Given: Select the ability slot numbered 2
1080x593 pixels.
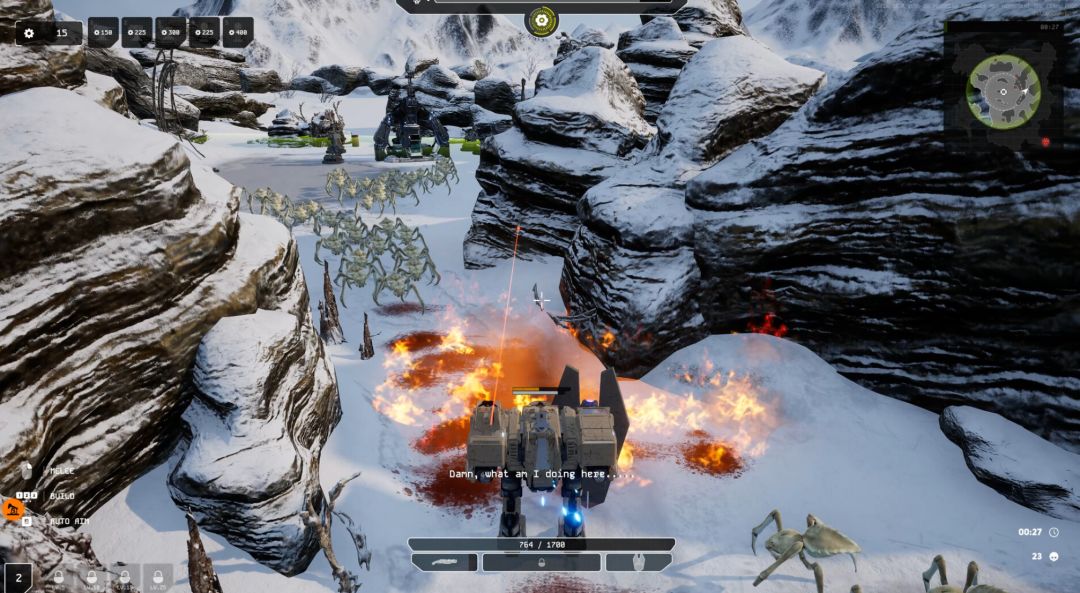Looking at the screenshot, I should (x=18, y=578).
